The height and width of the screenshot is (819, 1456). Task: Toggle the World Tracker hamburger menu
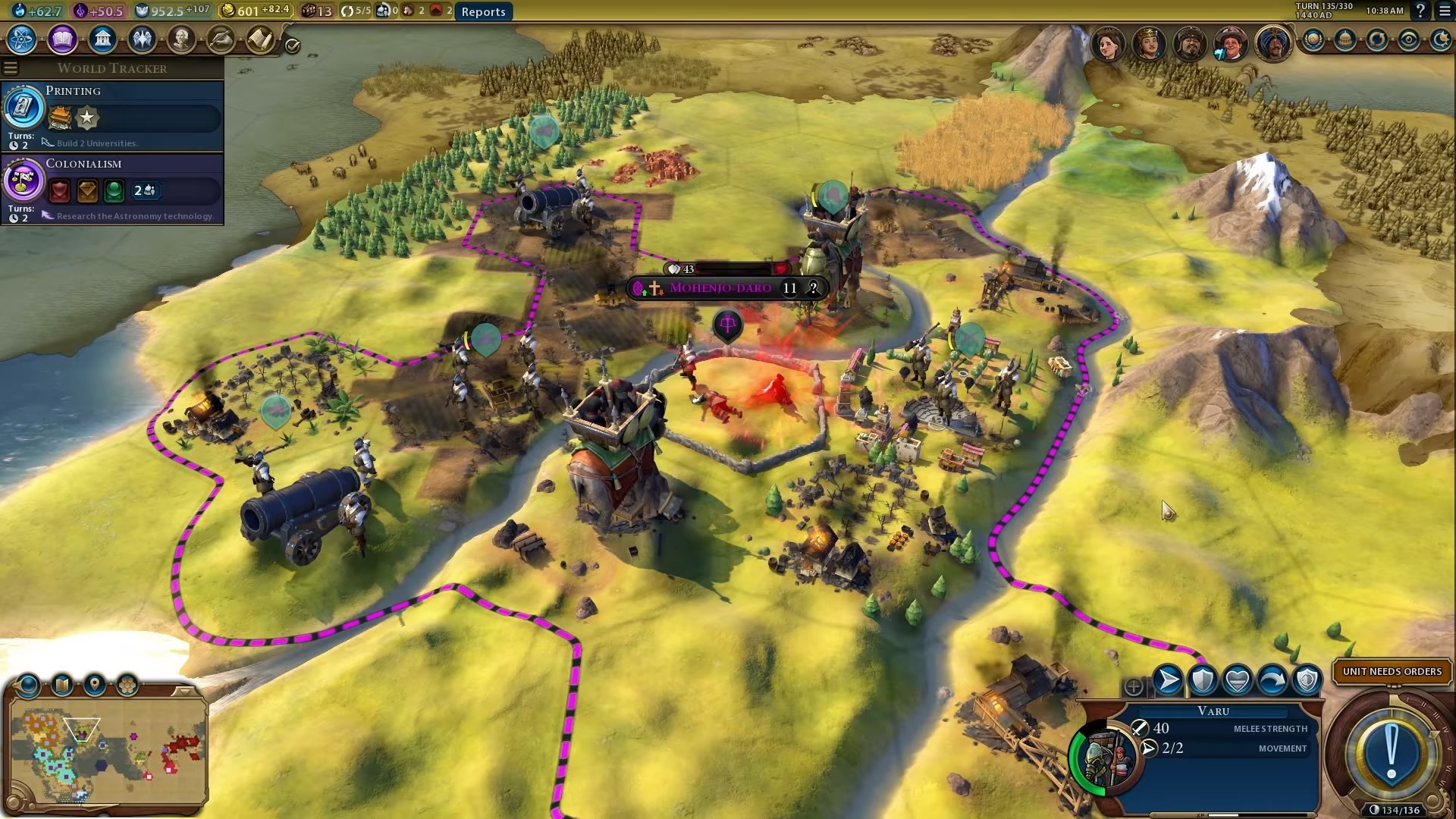pyautogui.click(x=11, y=68)
